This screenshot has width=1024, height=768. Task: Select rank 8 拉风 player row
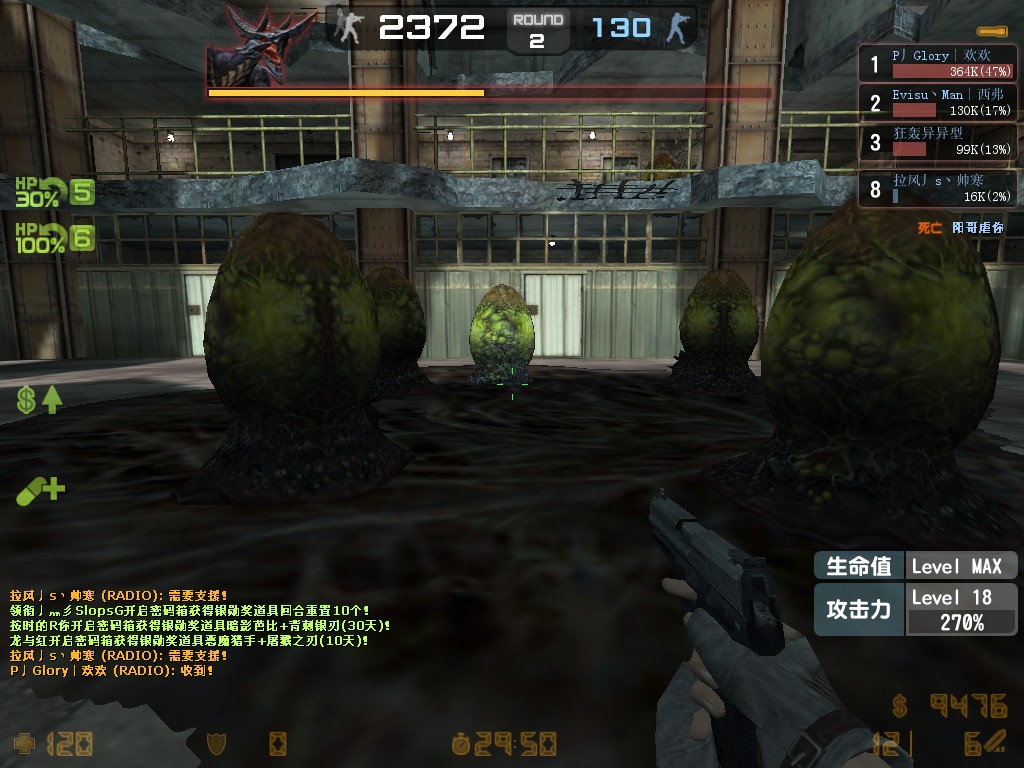tap(938, 189)
